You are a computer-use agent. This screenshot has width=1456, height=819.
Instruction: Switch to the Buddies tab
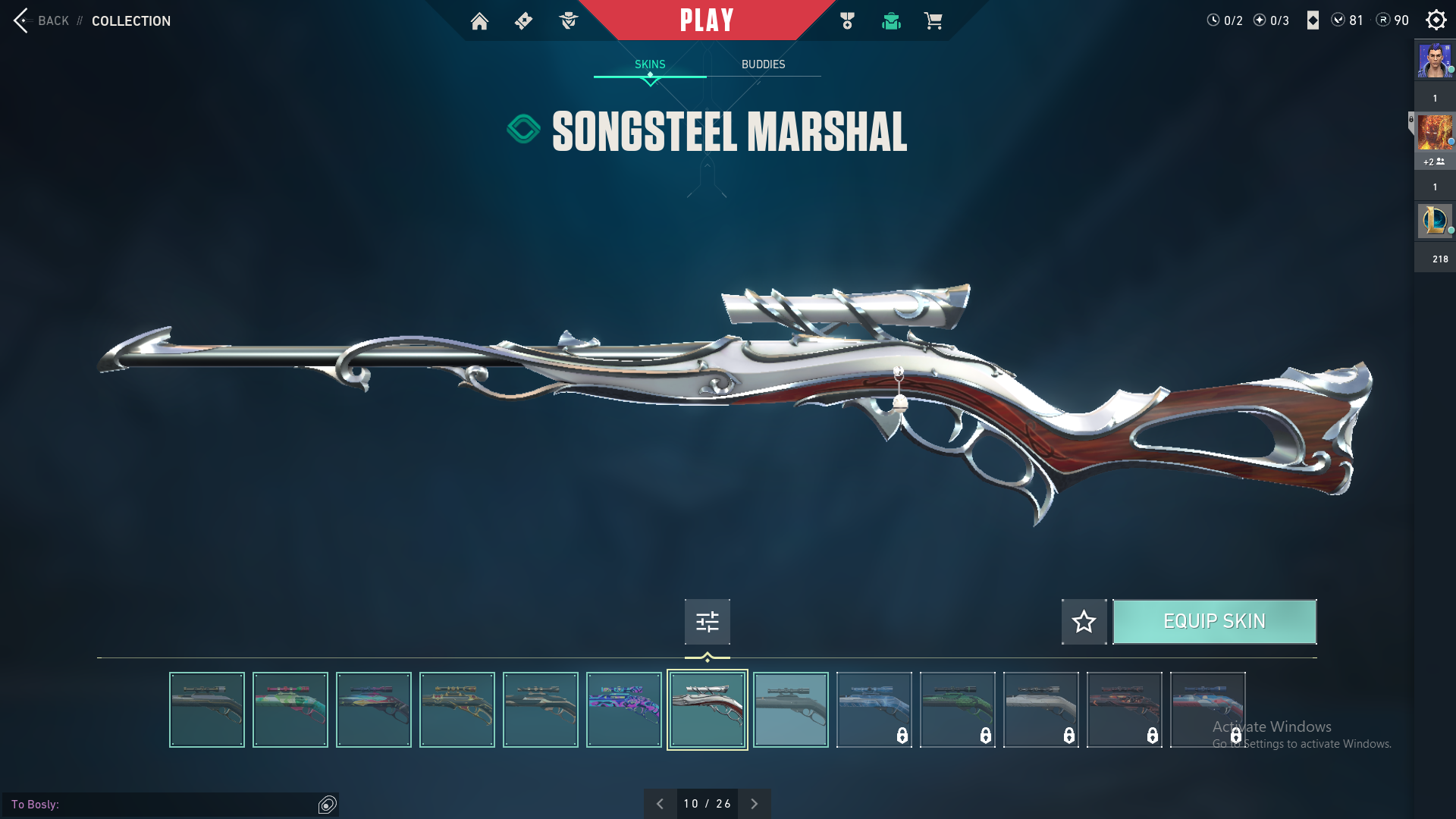point(763,64)
